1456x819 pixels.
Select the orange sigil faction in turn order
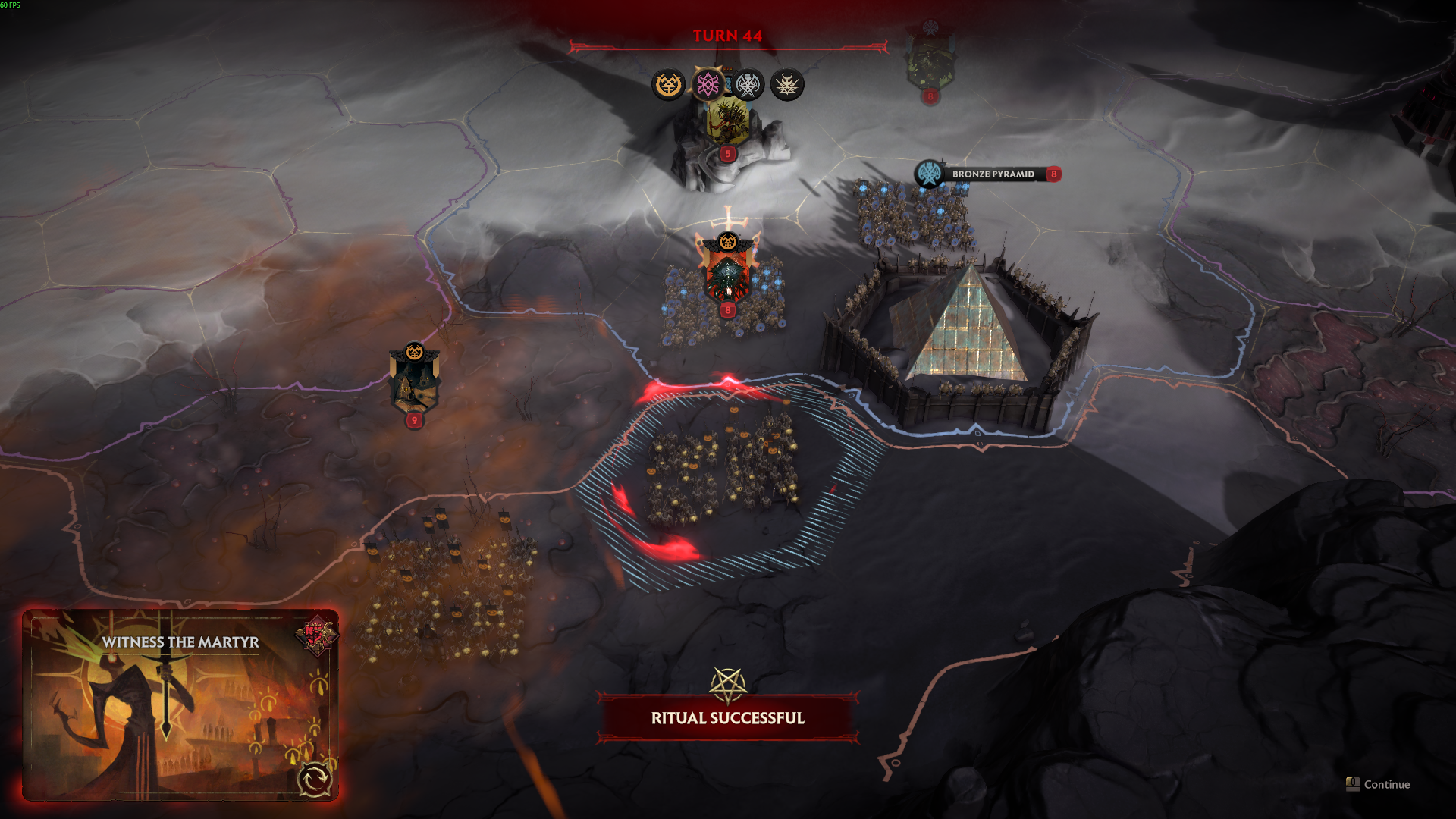[668, 84]
